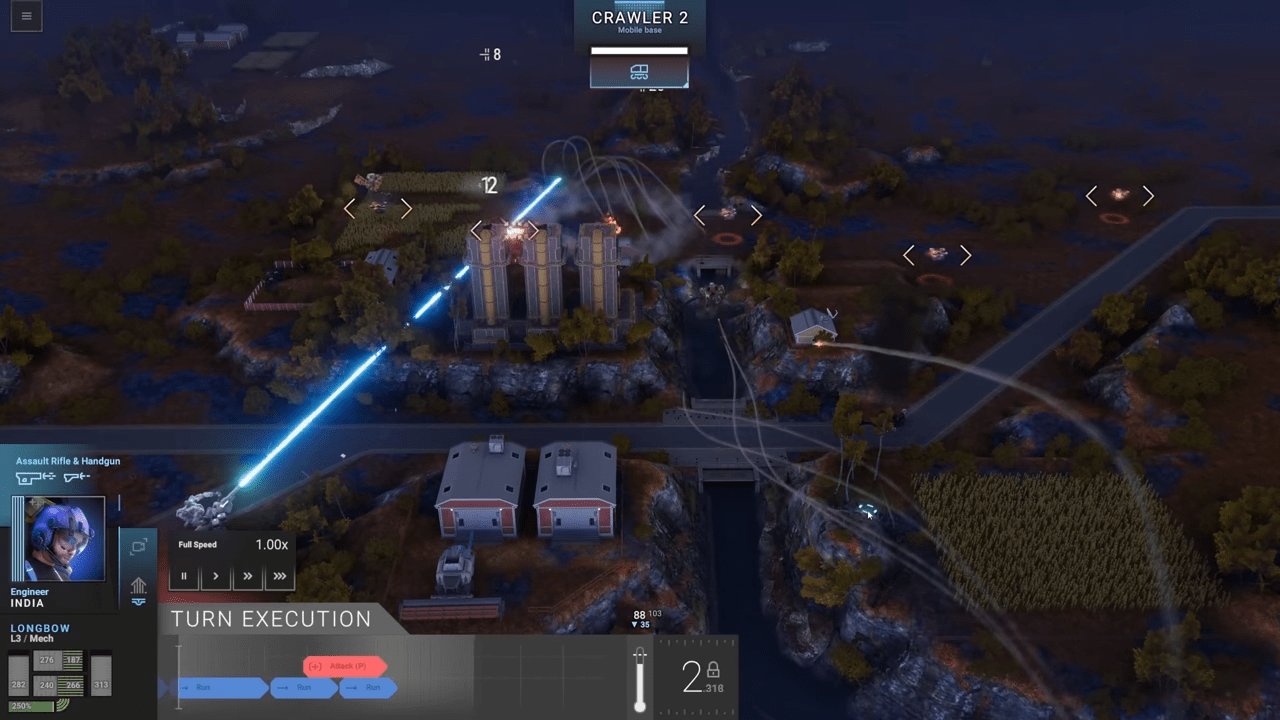Open the hamburger menu button
The width and height of the screenshot is (1280, 720).
26,16
